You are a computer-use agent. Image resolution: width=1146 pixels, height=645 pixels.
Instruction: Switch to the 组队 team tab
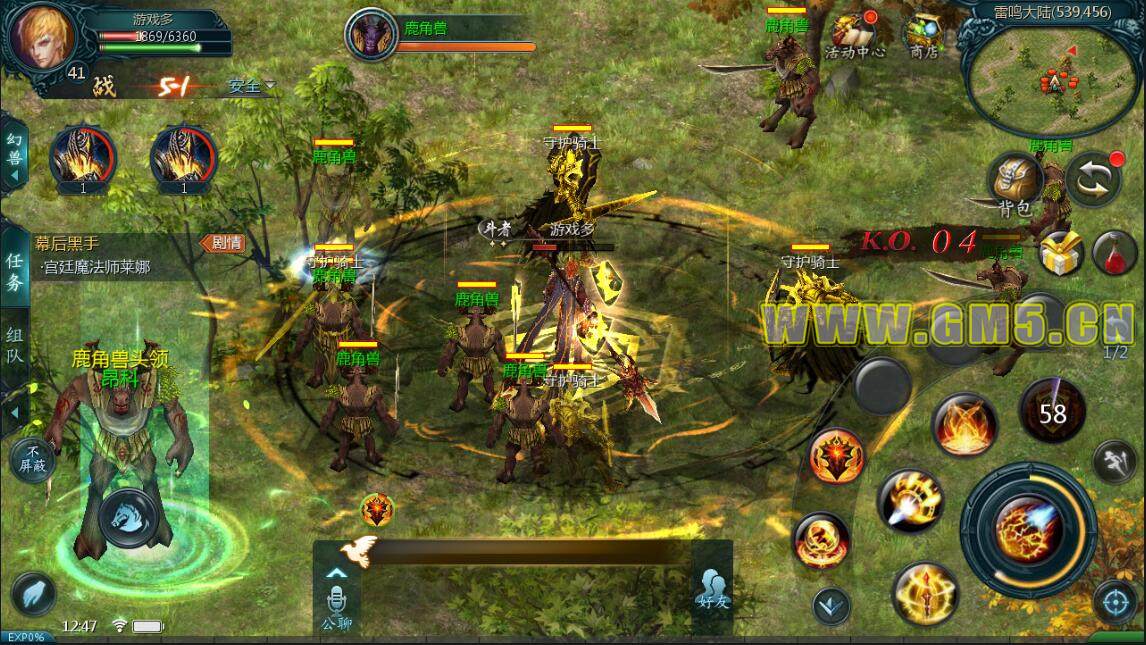pos(14,342)
